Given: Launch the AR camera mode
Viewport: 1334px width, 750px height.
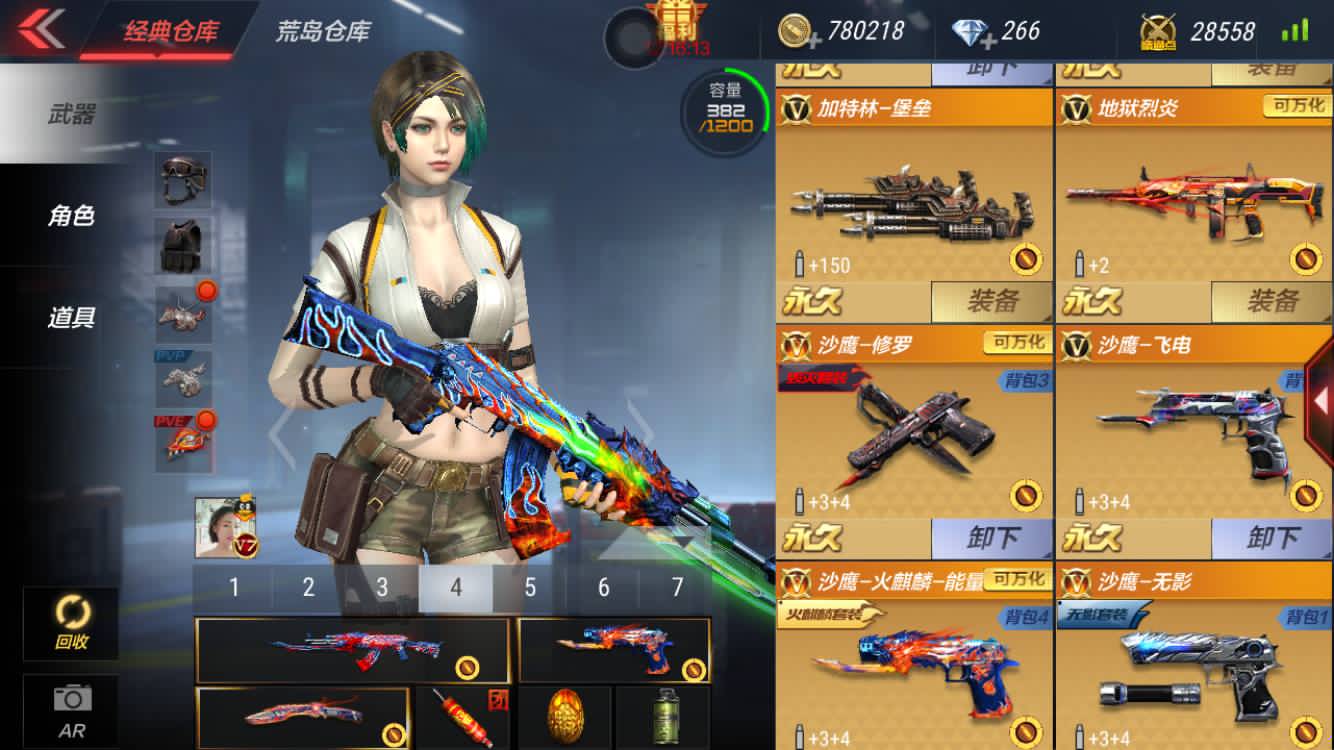Looking at the screenshot, I should coord(71,709).
